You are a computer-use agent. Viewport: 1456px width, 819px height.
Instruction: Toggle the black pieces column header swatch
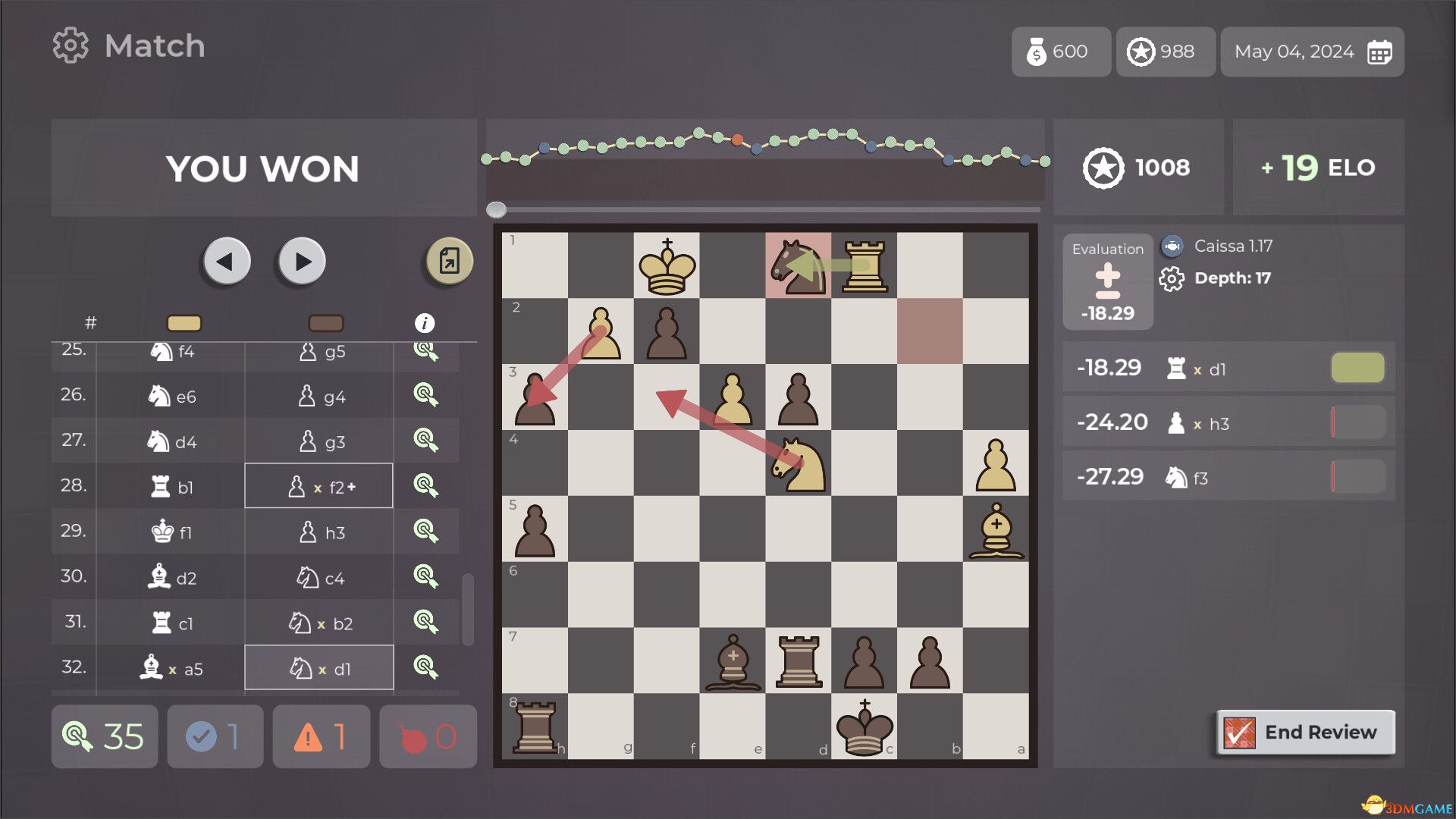(324, 322)
